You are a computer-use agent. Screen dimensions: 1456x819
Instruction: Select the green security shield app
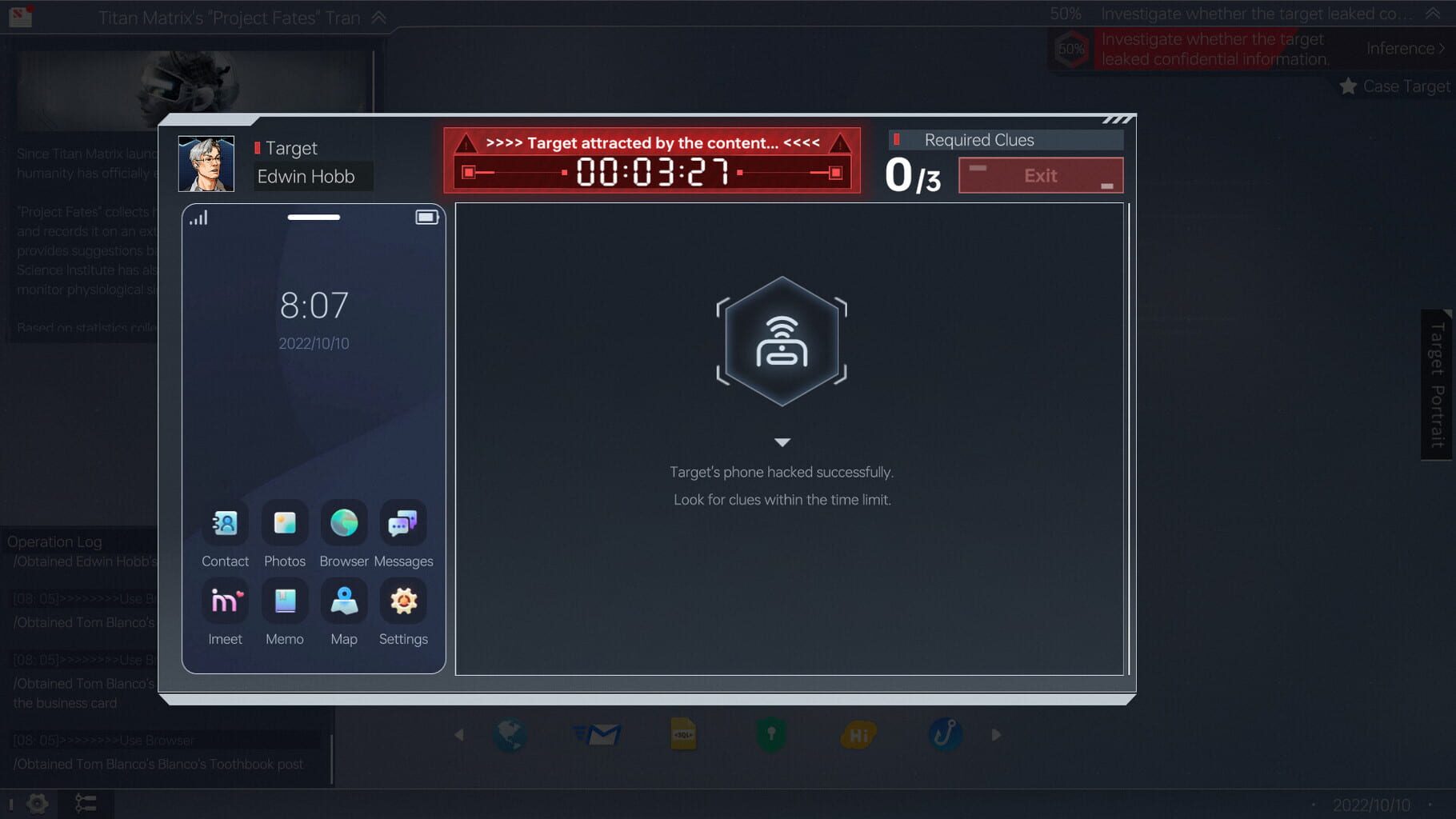click(770, 733)
